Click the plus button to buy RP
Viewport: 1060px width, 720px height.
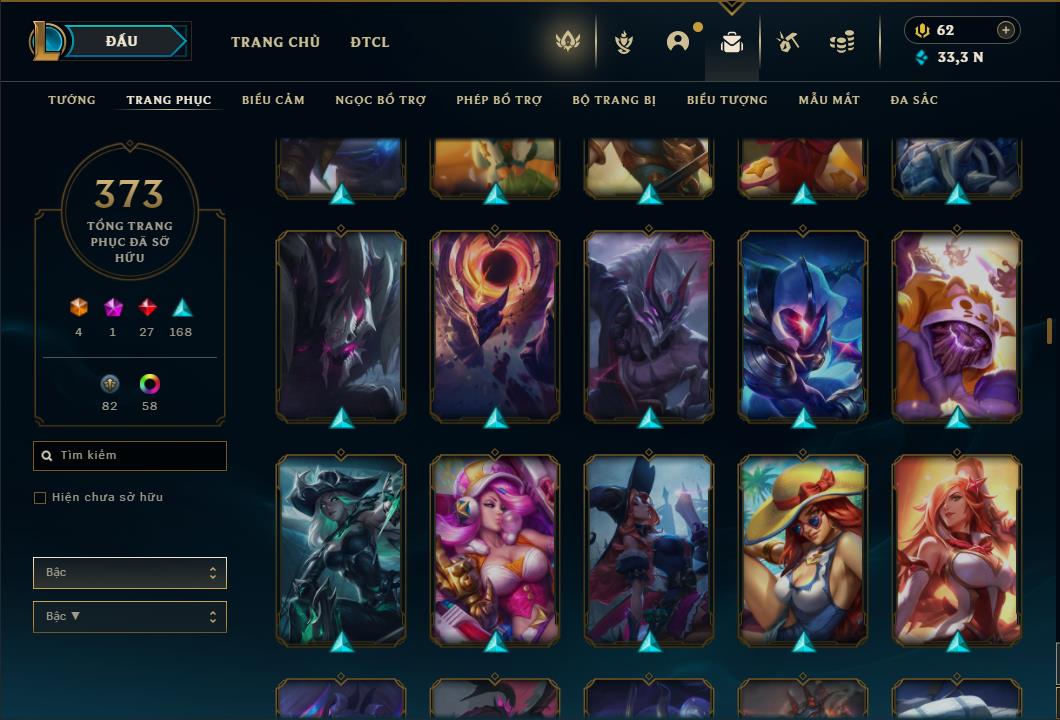pyautogui.click(x=1006, y=30)
